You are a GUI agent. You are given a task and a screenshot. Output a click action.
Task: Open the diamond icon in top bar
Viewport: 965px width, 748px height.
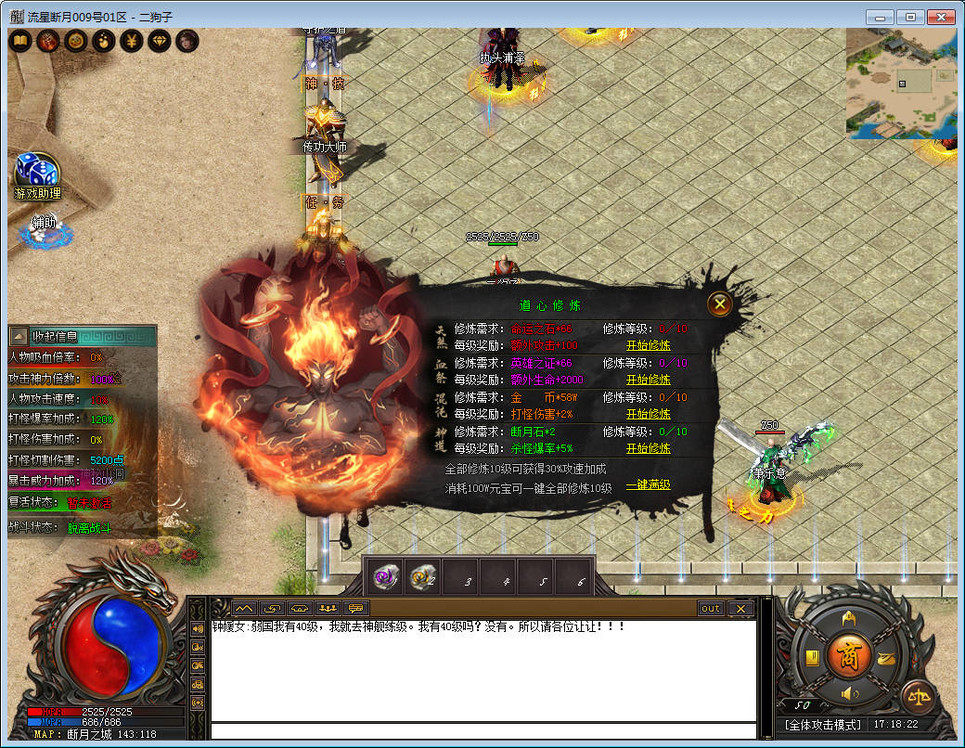coord(159,41)
